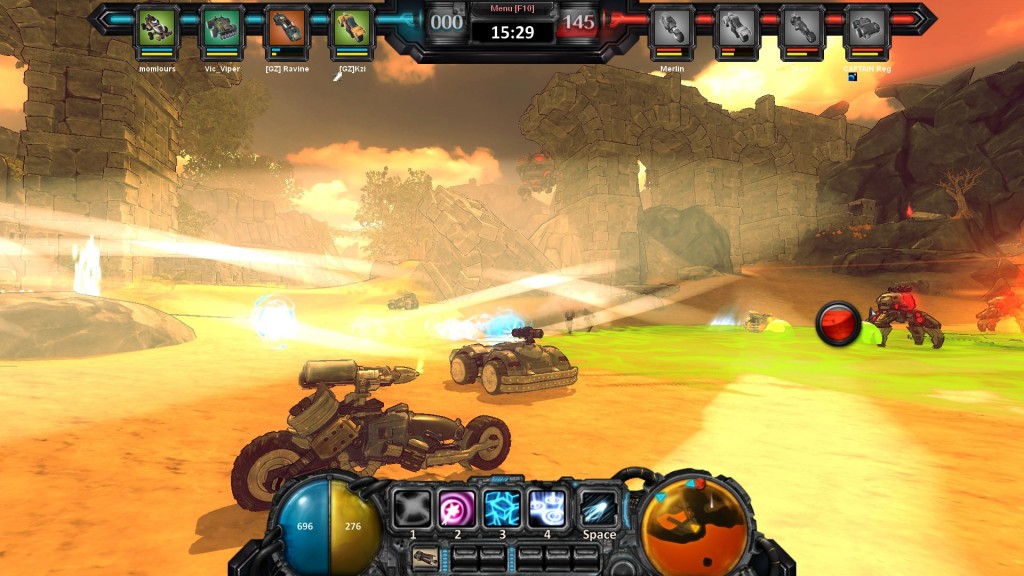Select the turret item slot below abilities
This screenshot has width=1024, height=576.
(424, 556)
